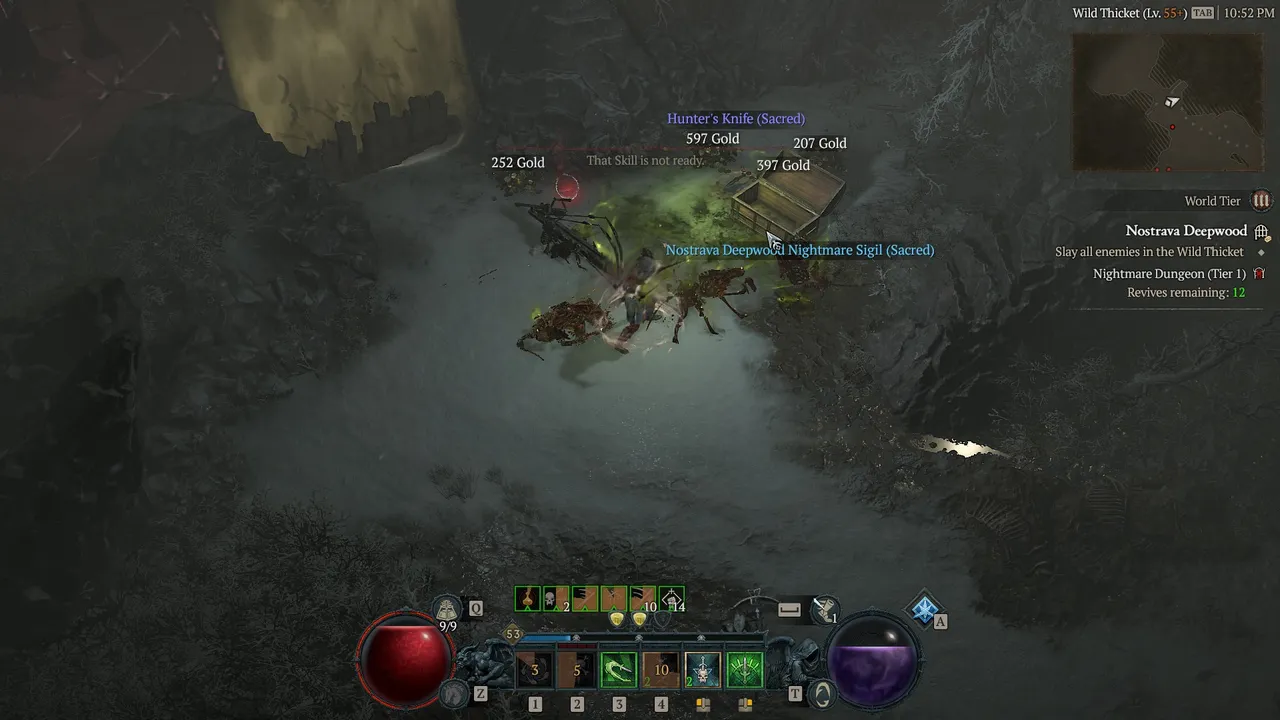Activate the skill slot bound to key 1
The width and height of the screenshot is (1280, 720).
tap(535, 670)
